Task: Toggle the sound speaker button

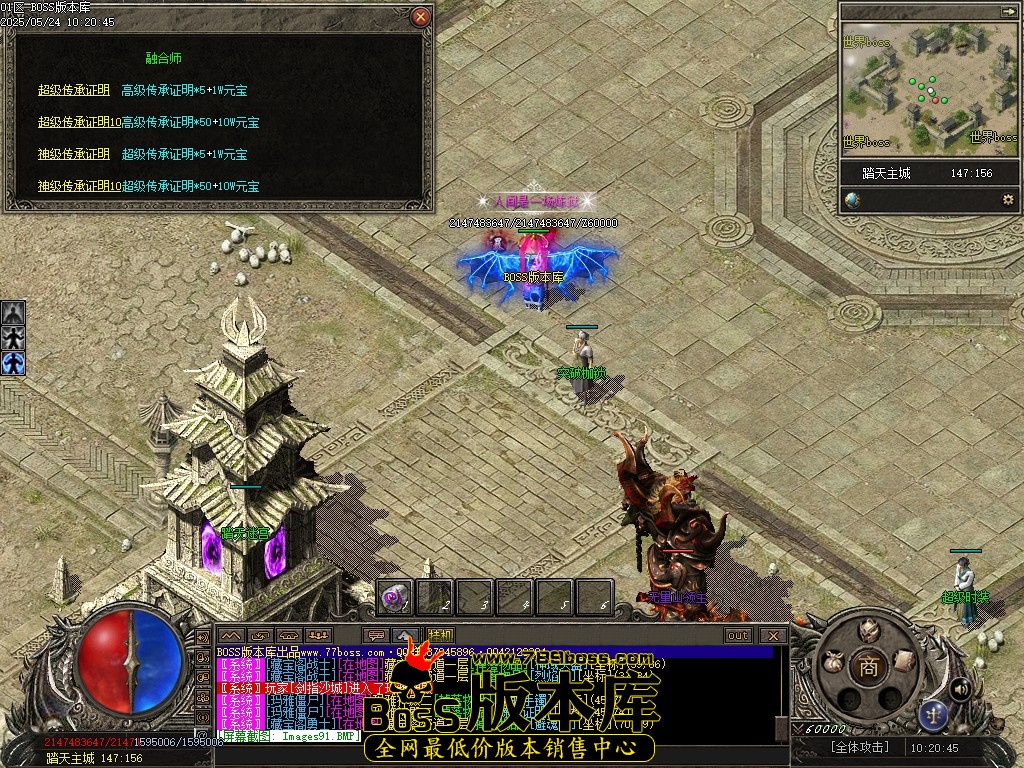Action: coord(960,689)
